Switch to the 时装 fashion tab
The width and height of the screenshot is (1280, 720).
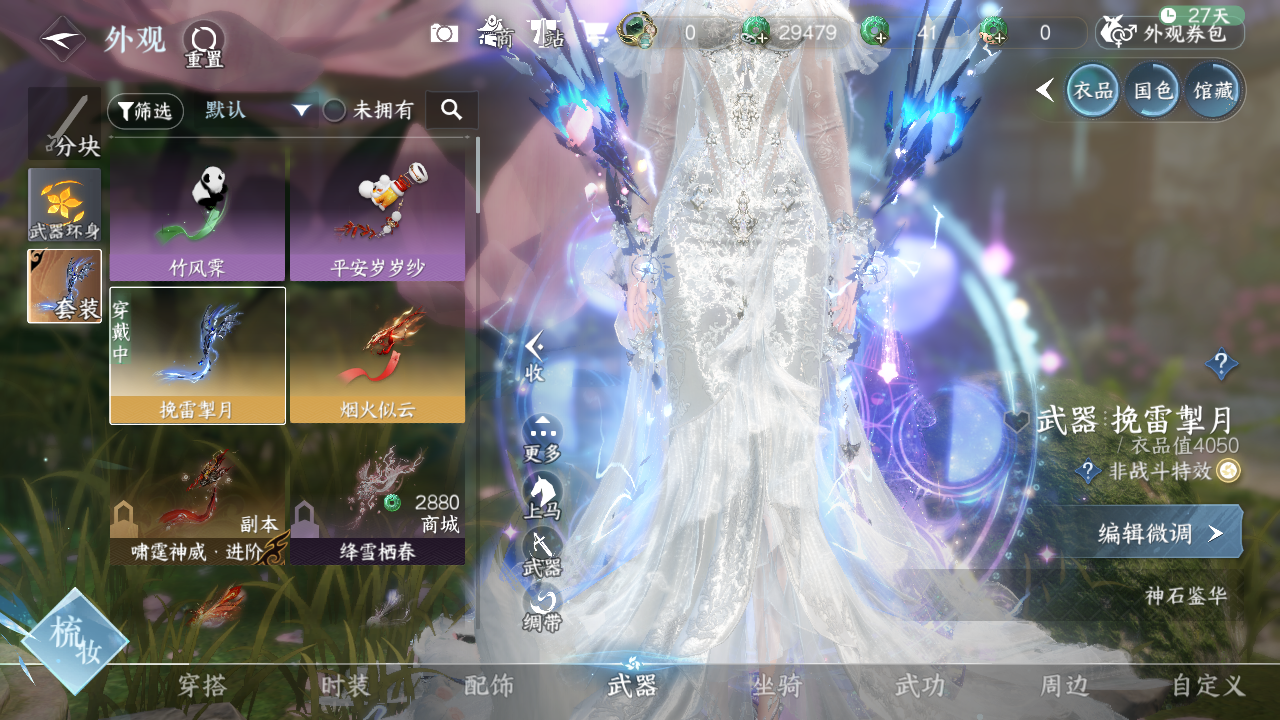coord(346,686)
